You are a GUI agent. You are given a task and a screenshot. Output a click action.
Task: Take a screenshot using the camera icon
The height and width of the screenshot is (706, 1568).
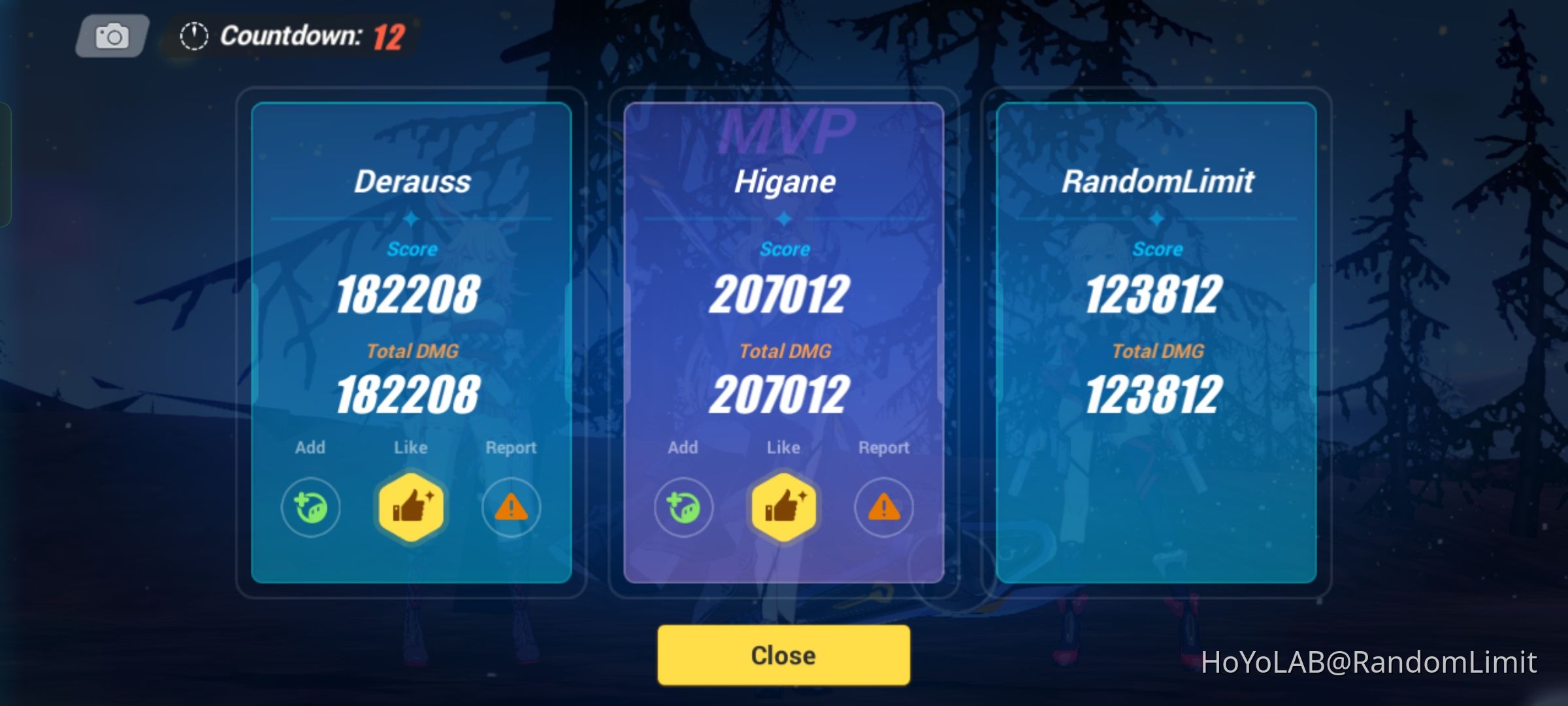coord(110,37)
